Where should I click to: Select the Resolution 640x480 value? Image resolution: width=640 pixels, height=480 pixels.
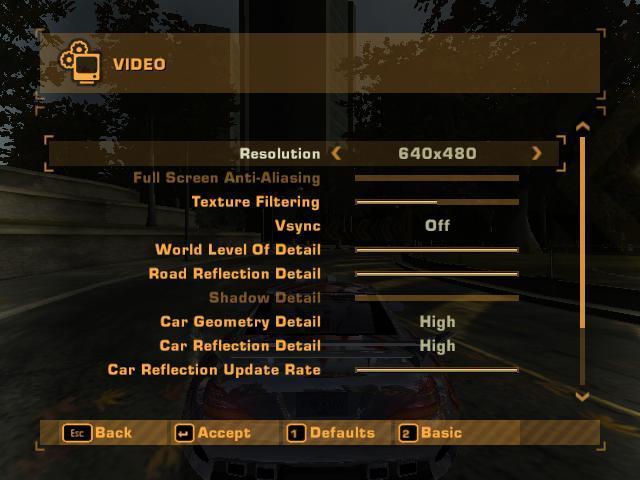pyautogui.click(x=437, y=153)
